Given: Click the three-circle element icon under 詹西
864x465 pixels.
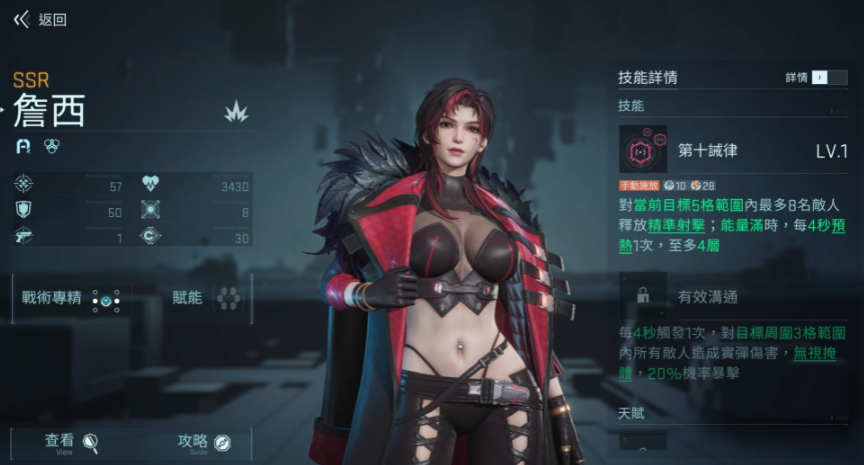Looking at the screenshot, I should click(x=51, y=147).
